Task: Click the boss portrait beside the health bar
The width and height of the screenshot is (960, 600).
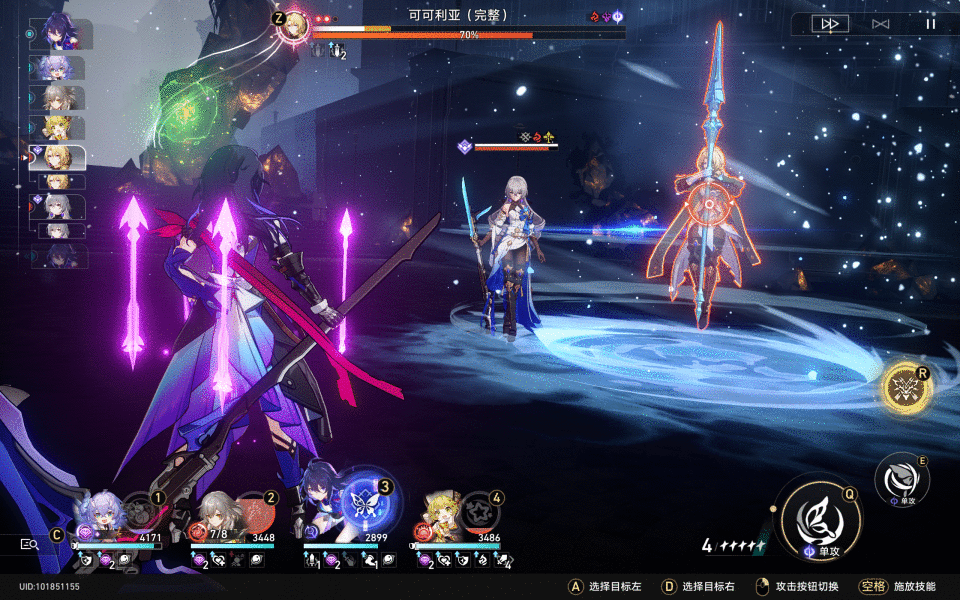Action: (x=294, y=26)
